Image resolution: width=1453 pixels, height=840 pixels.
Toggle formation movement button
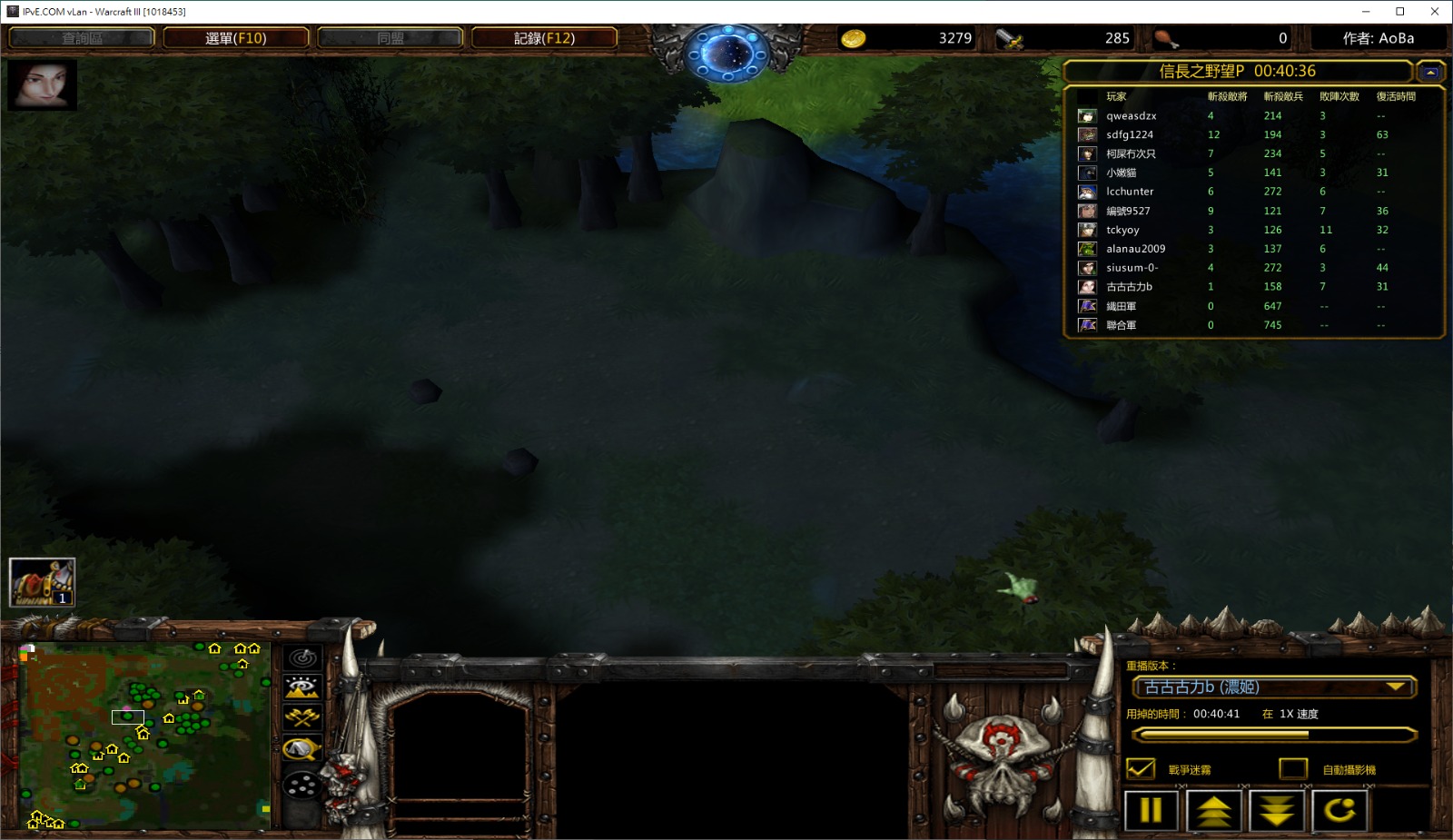[302, 785]
